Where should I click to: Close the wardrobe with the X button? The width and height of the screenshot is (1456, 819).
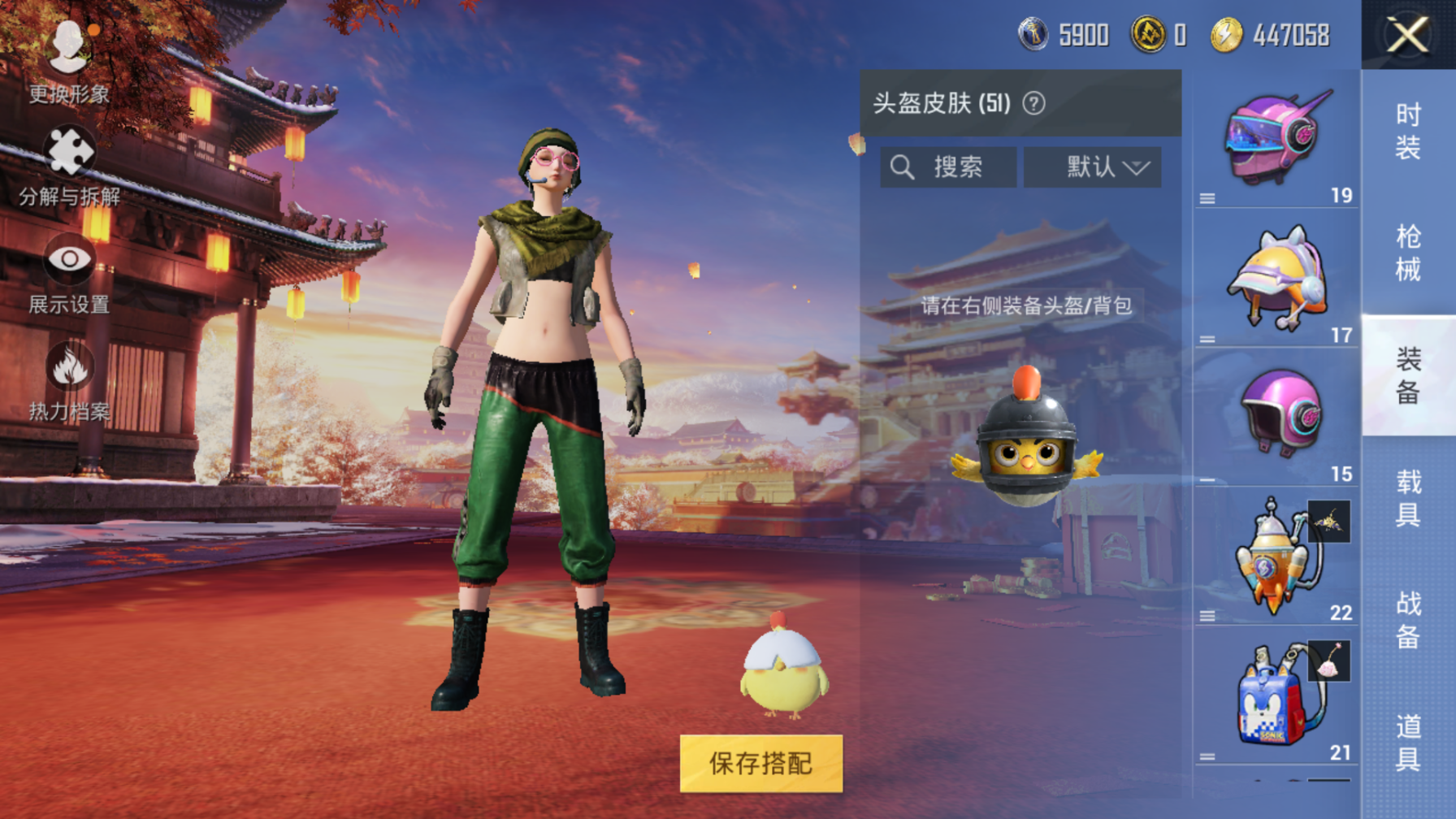(1407, 35)
